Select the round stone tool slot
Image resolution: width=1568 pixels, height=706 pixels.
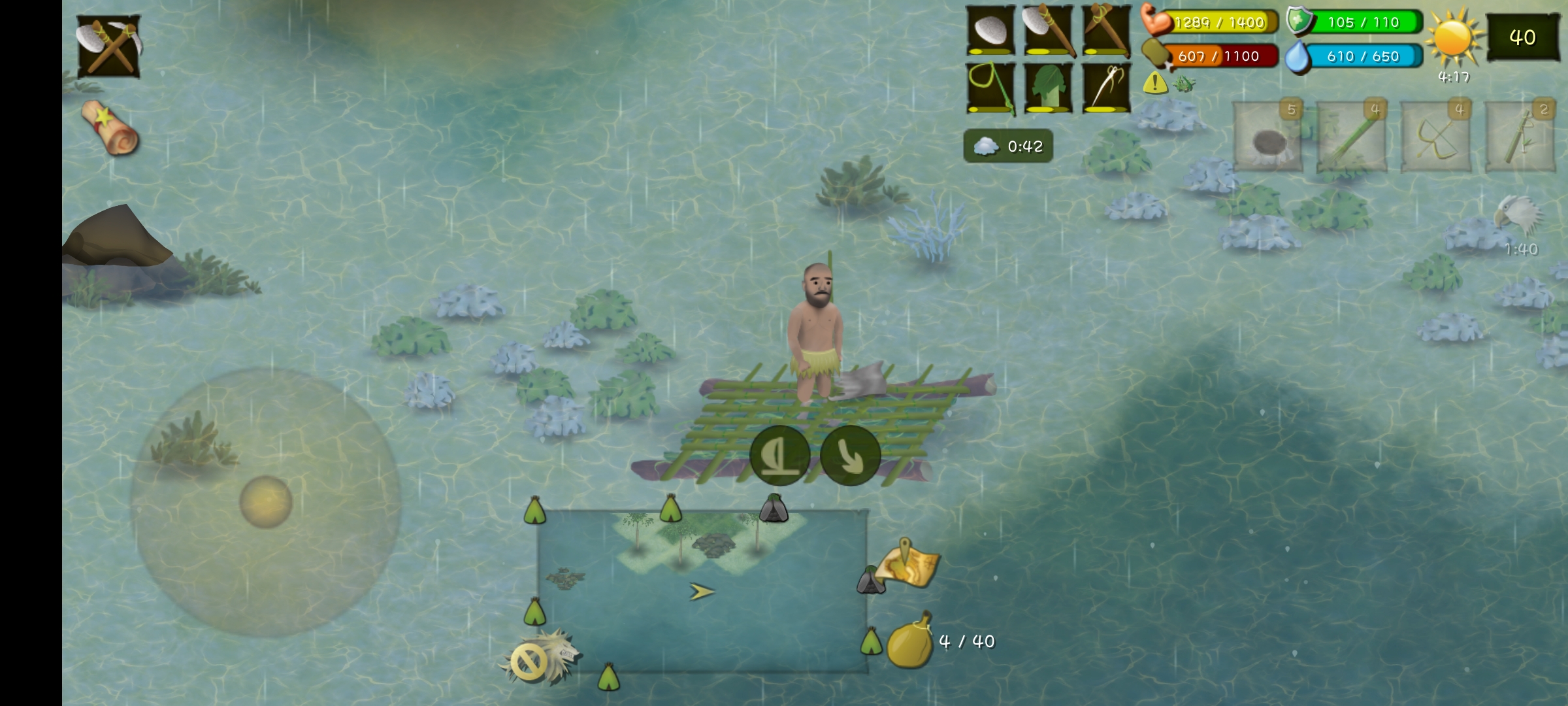pyautogui.click(x=991, y=31)
